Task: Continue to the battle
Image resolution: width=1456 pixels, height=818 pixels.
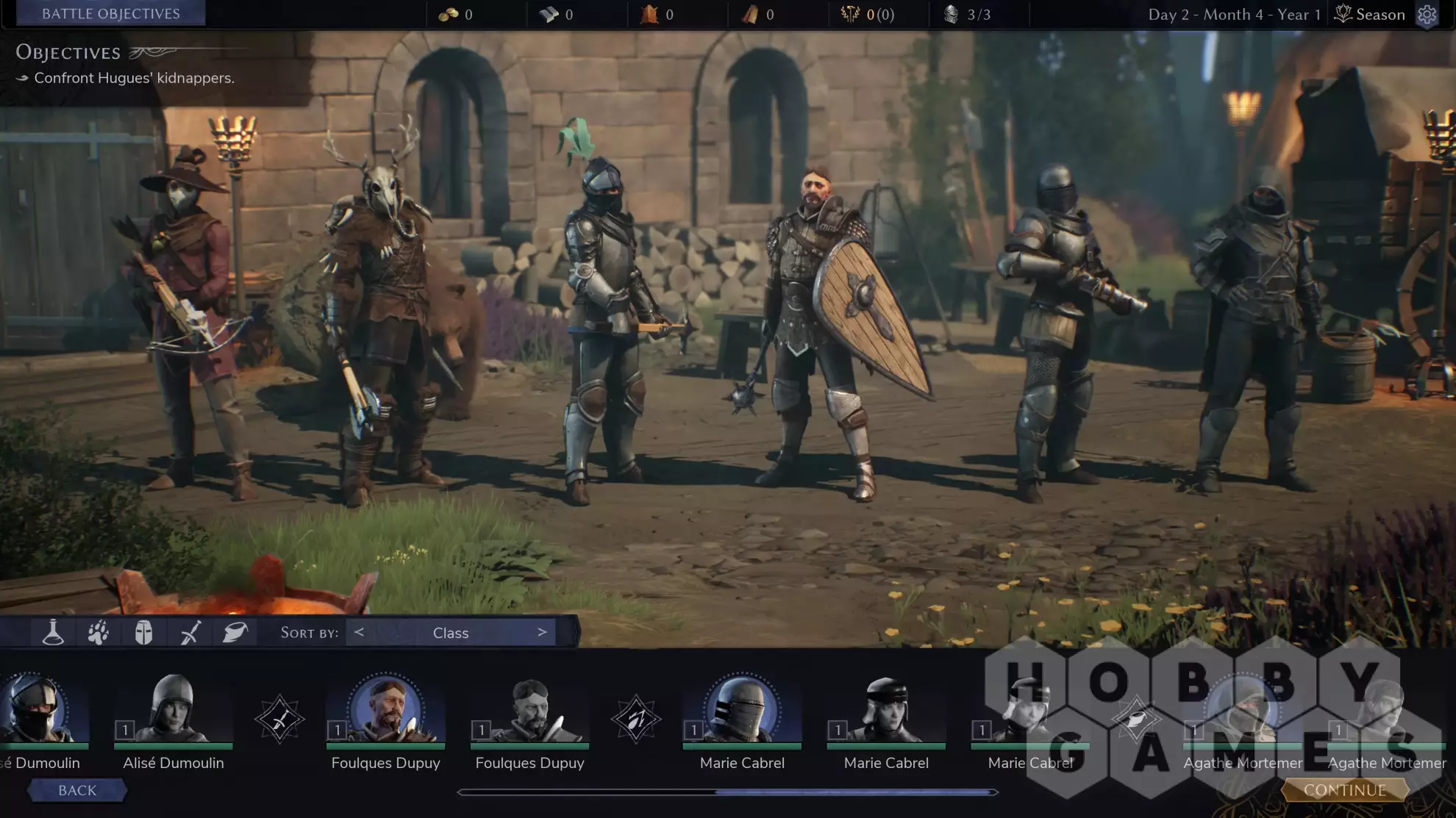Action: [x=1345, y=790]
